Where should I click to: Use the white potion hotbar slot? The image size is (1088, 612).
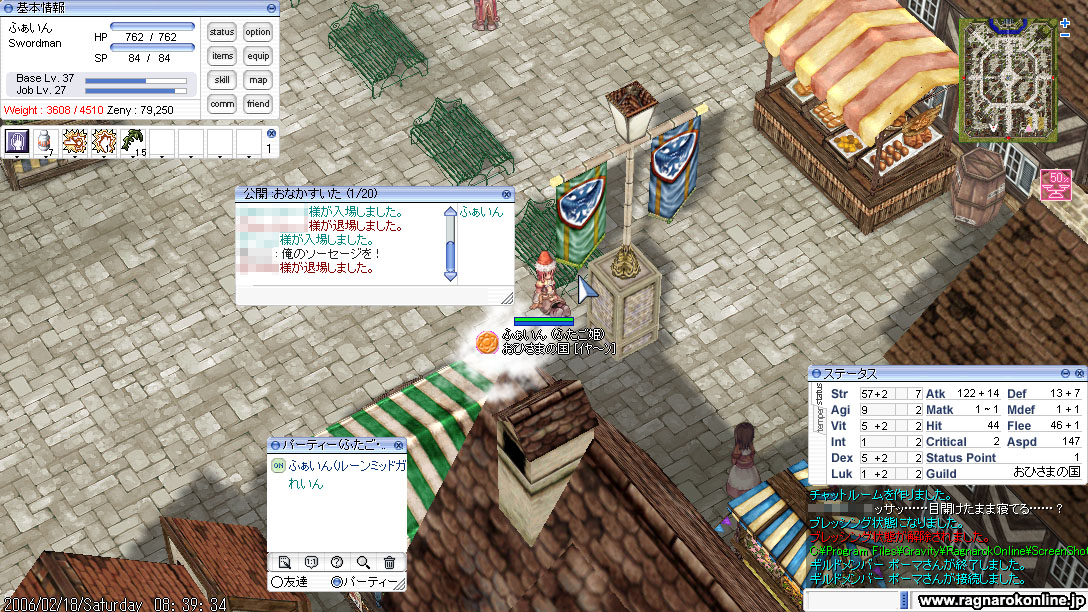45,142
